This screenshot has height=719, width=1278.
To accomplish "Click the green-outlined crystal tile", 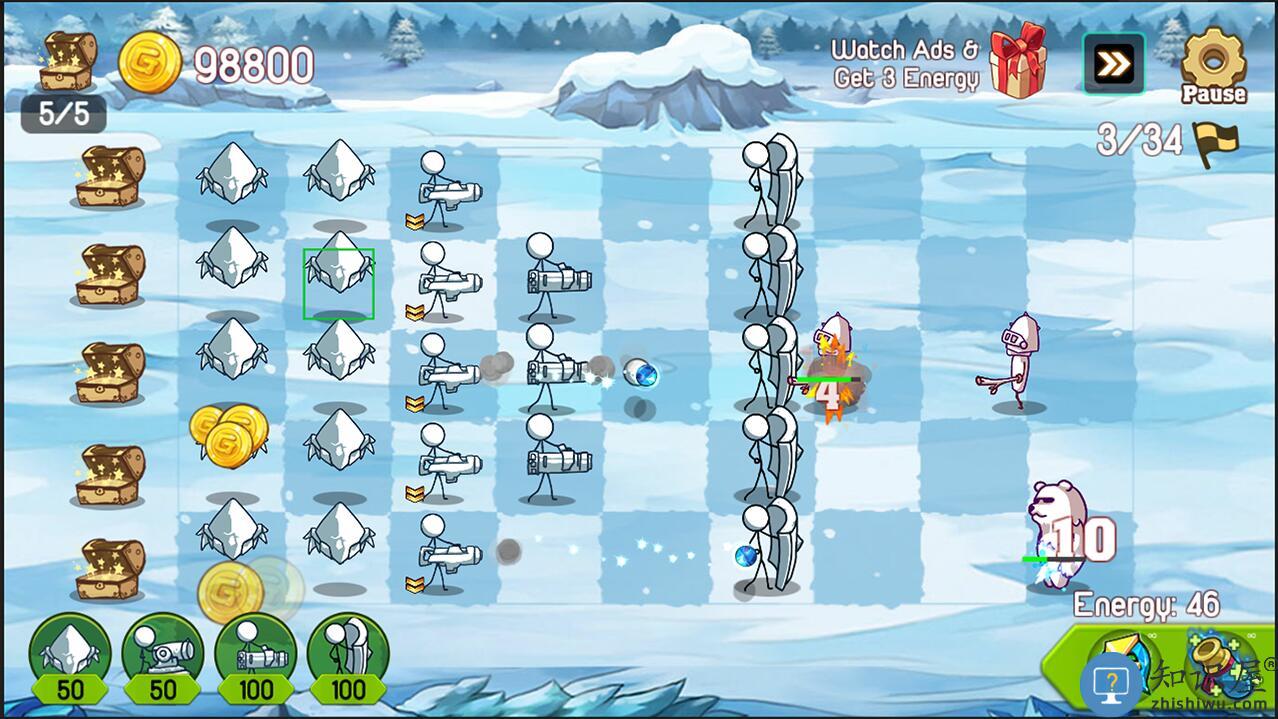I will pos(339,284).
